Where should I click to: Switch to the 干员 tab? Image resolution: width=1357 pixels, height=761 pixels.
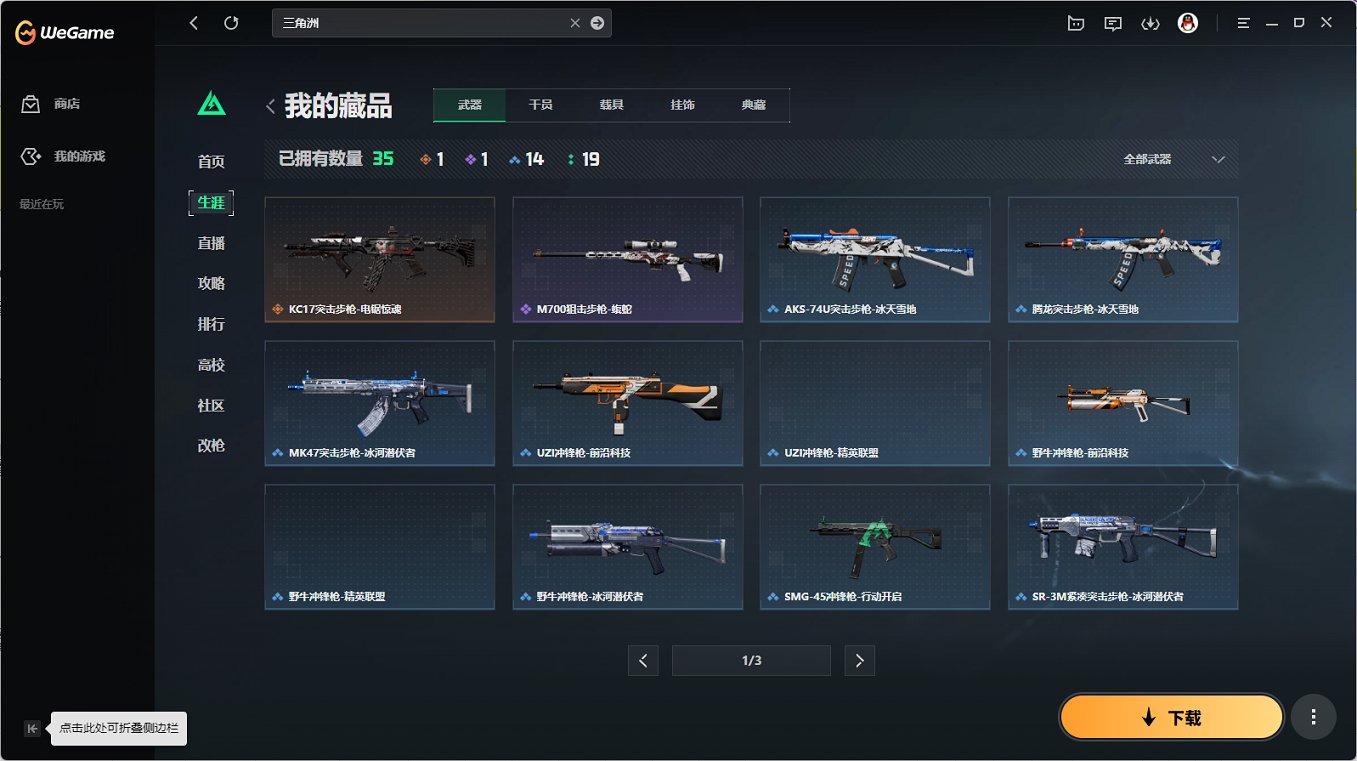click(540, 103)
